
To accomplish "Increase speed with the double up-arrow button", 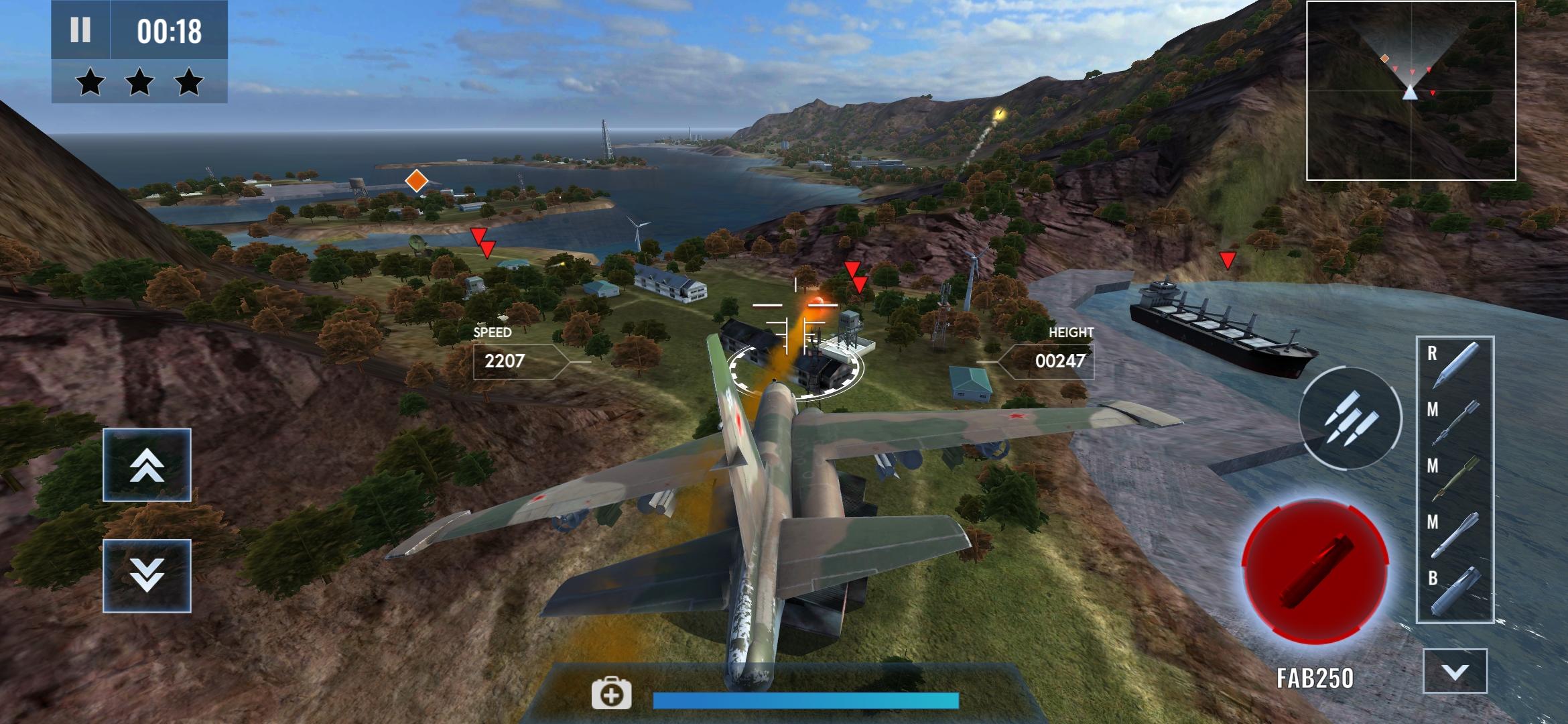I will coord(147,465).
